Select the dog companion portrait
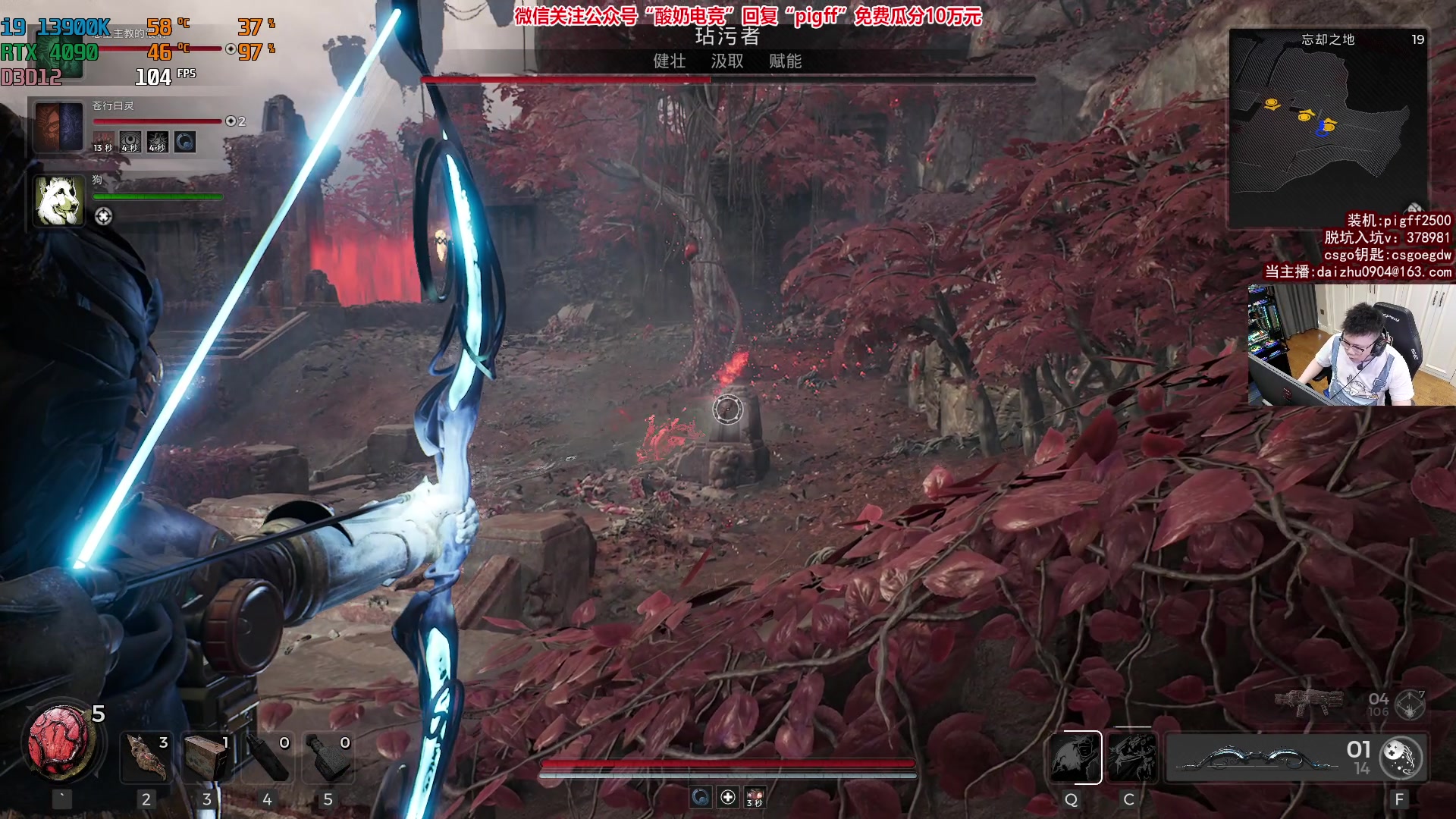 59,201
